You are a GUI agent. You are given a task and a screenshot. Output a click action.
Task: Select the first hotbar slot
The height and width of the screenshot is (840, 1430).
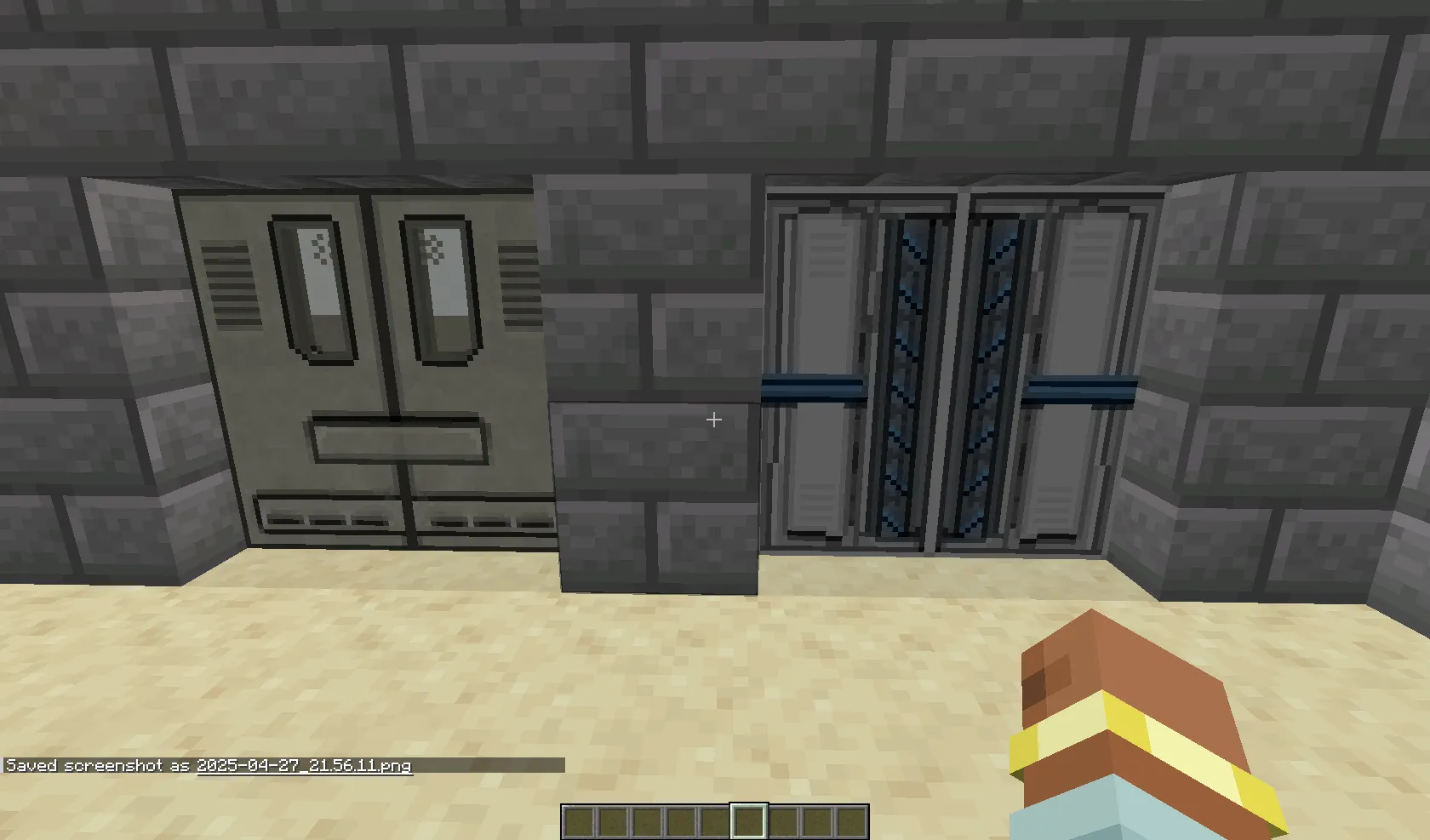(580, 823)
